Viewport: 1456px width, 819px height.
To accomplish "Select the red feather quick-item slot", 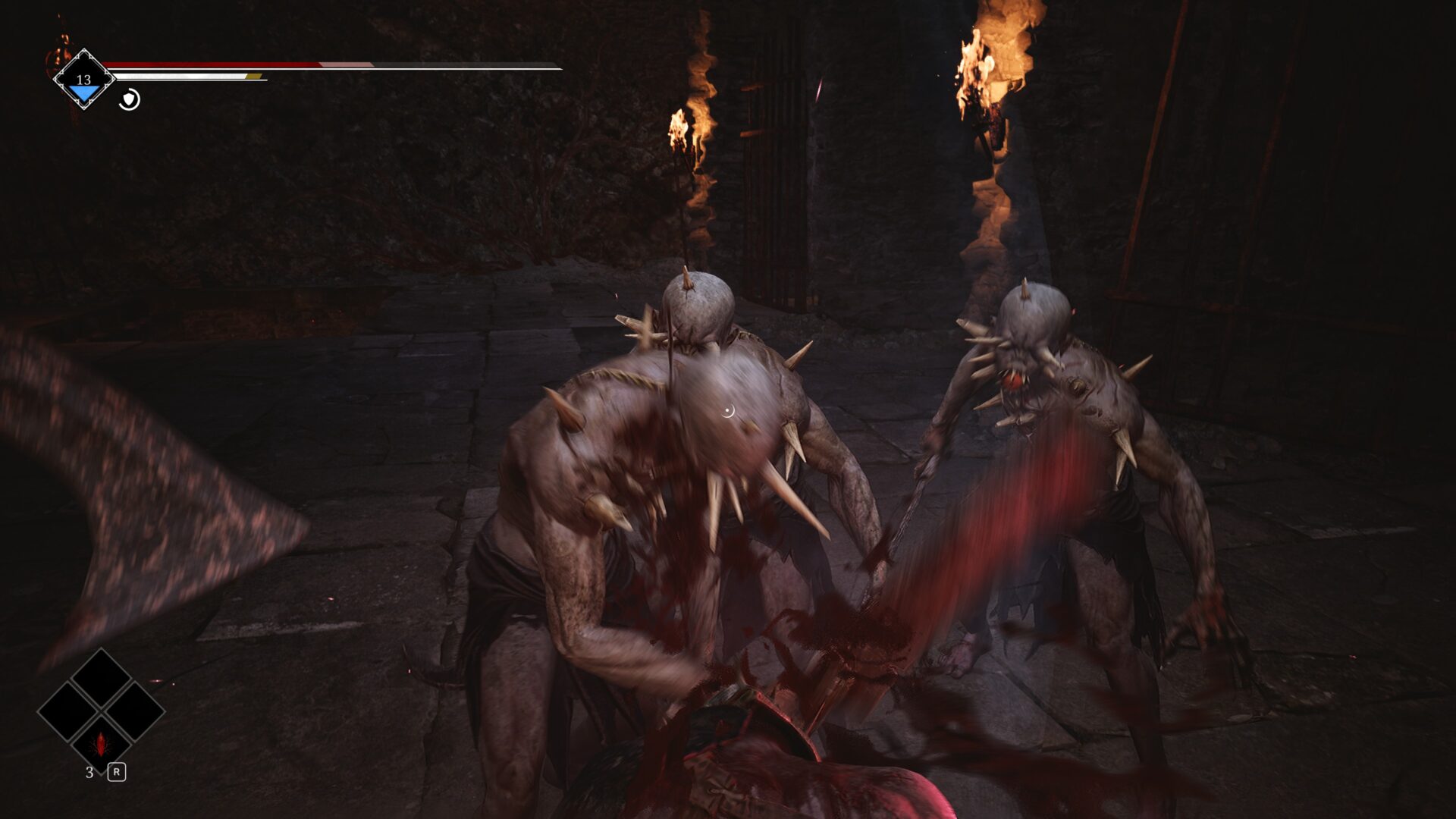I will point(101,743).
